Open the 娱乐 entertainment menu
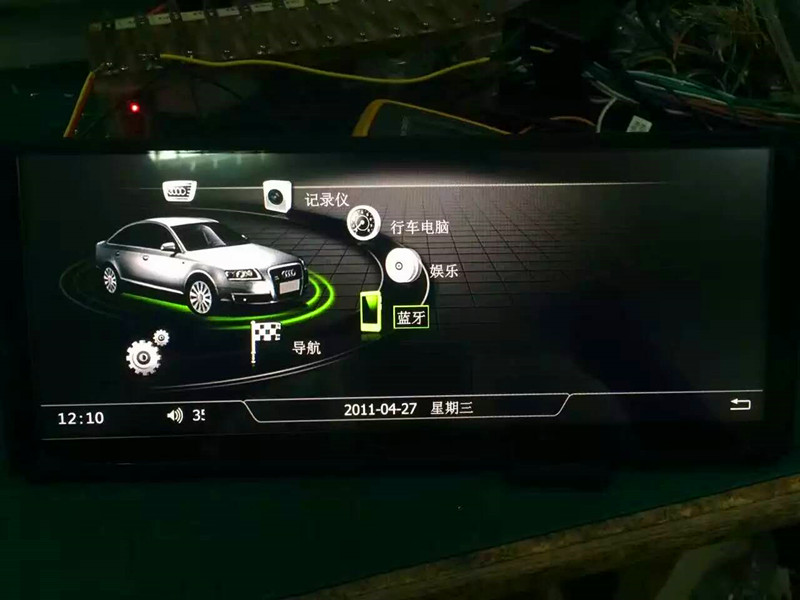This screenshot has width=800, height=600. pos(401,266)
